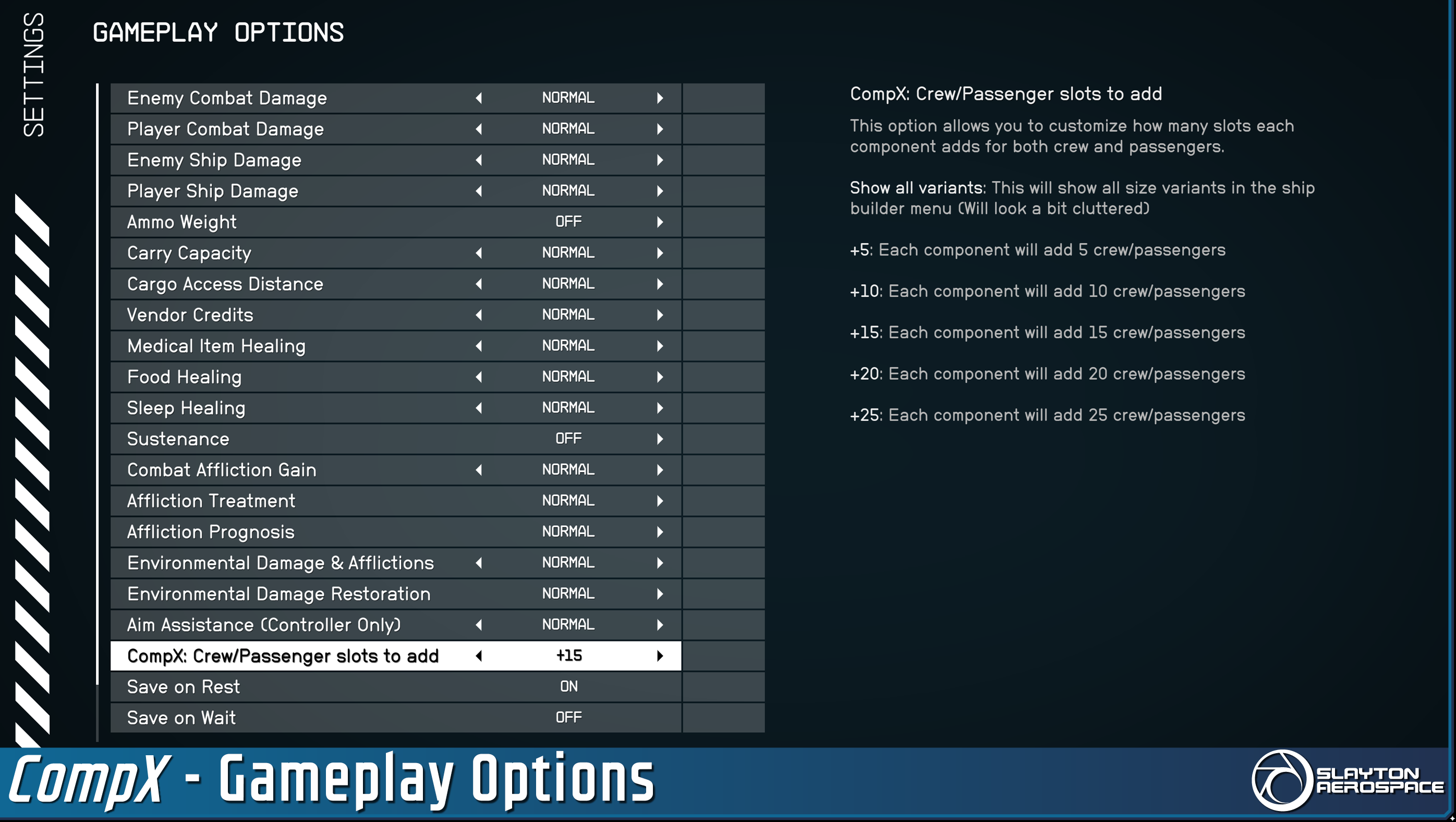
Task: Increase CompX Crew/Passenger slots right arrow
Action: coord(660,656)
